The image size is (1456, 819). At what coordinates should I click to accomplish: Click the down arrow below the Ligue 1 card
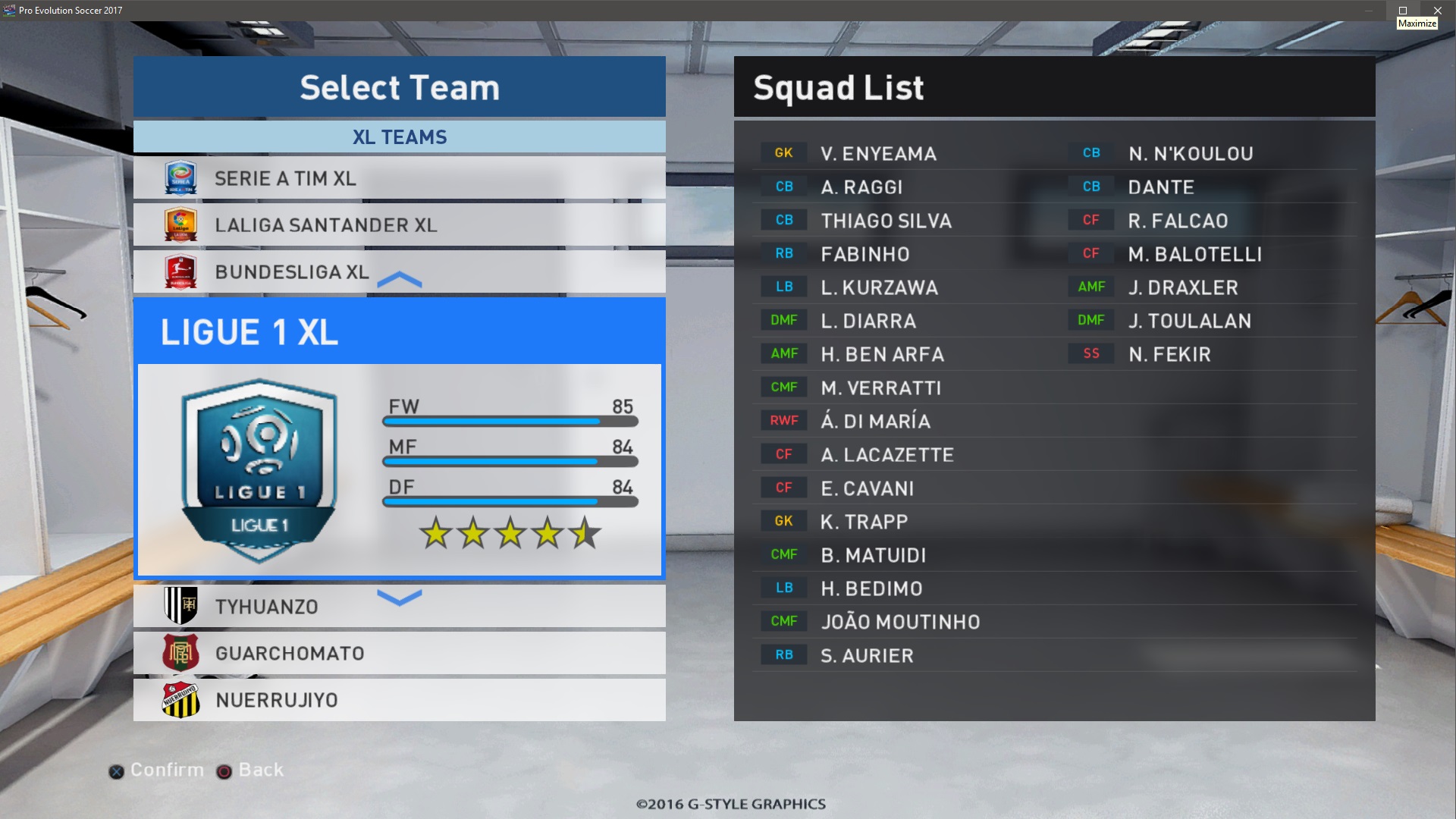[399, 598]
